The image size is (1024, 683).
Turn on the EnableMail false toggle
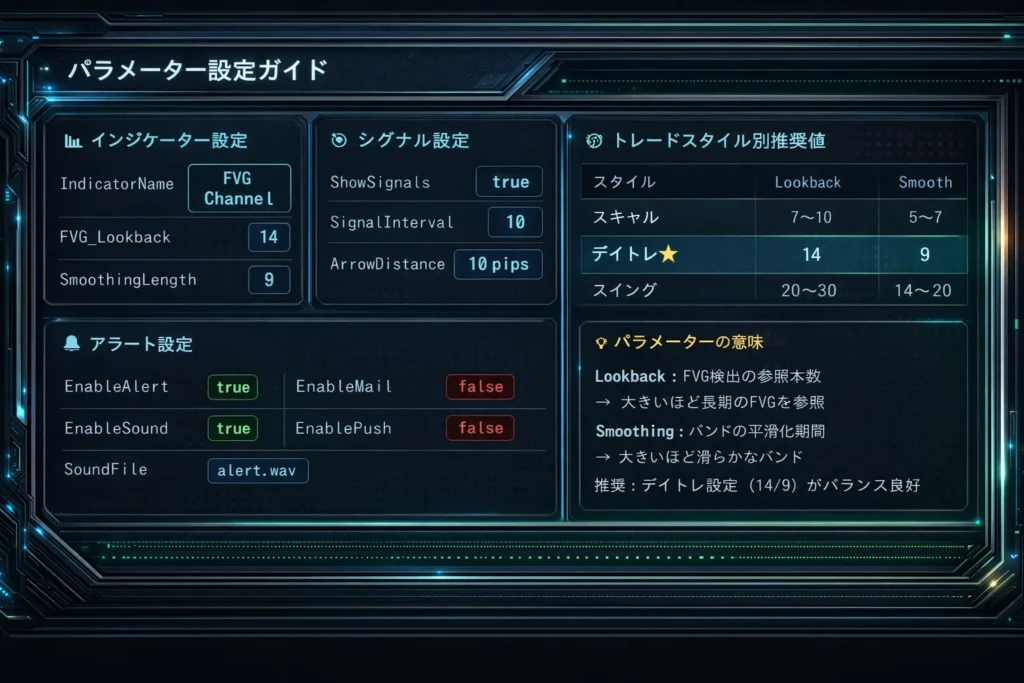point(480,387)
